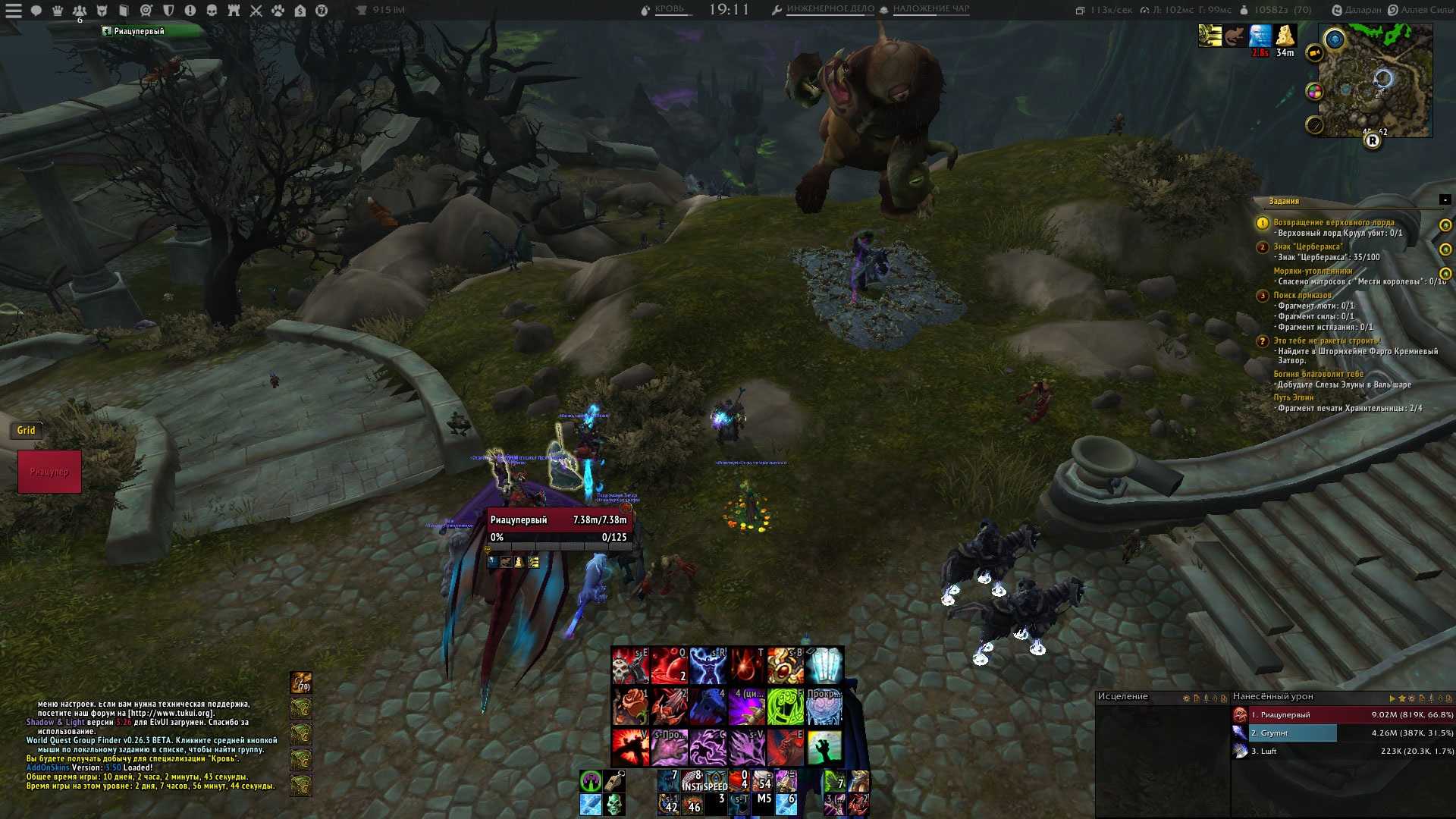Viewport: 1456px width, 819px height.
Task: Open the question mark help icon
Action: (x=322, y=11)
